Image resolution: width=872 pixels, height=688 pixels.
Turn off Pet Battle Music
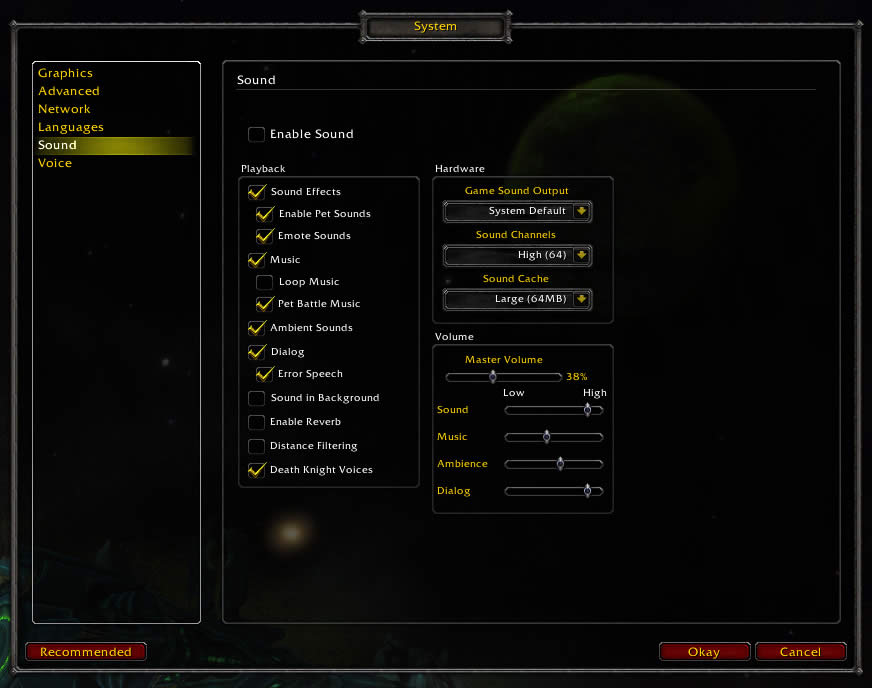point(265,304)
